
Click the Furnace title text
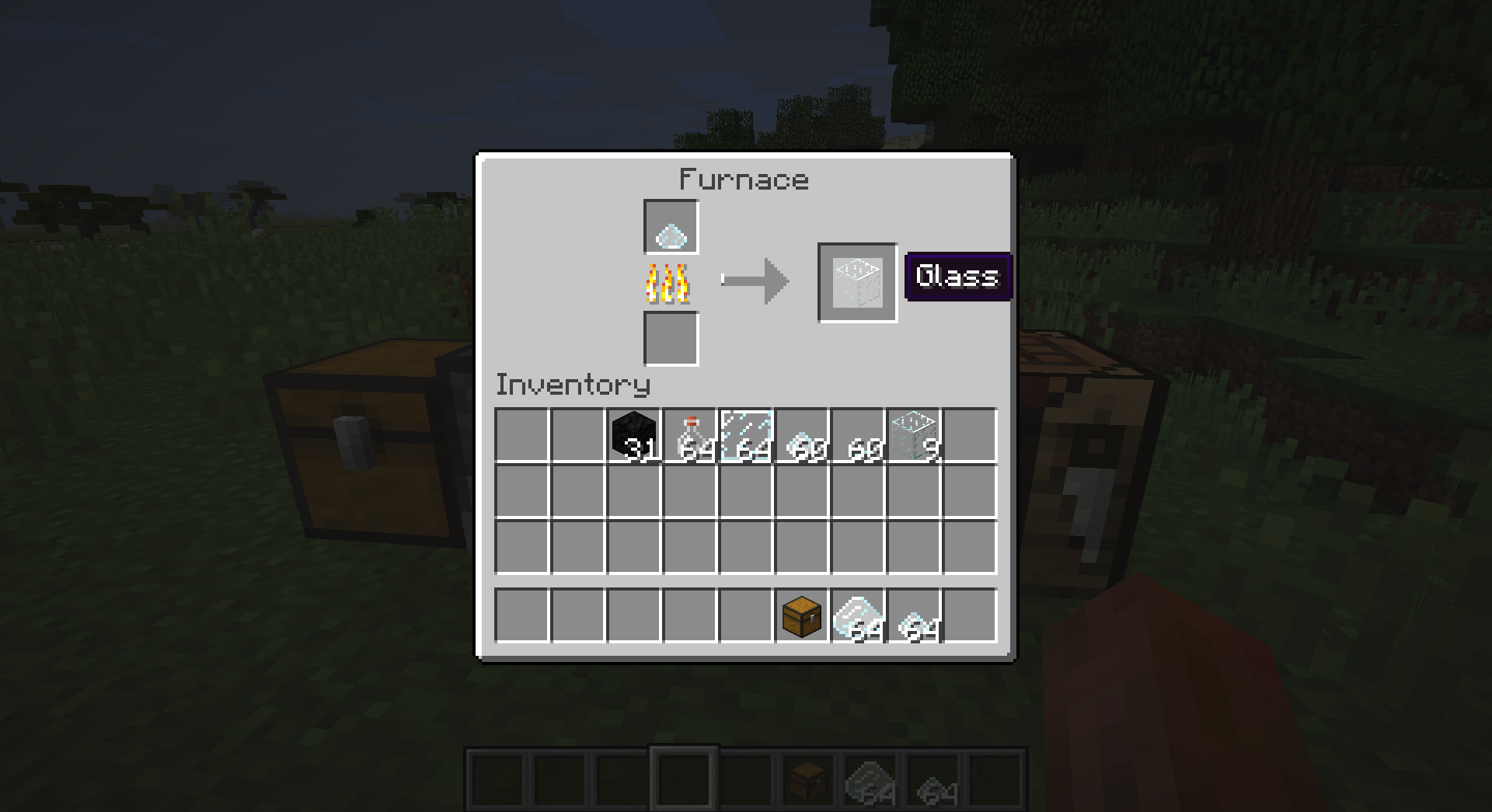743,179
